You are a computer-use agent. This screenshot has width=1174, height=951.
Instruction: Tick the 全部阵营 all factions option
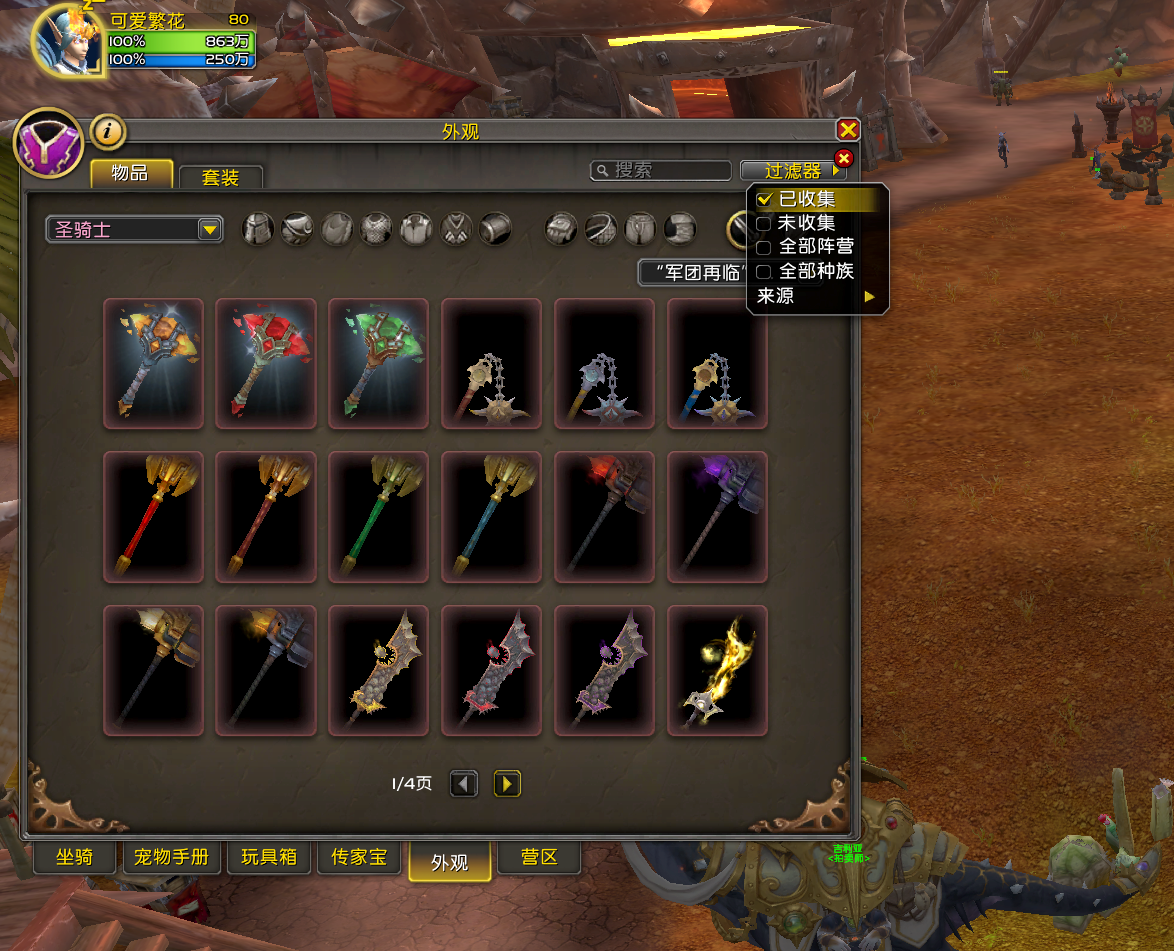[x=764, y=247]
